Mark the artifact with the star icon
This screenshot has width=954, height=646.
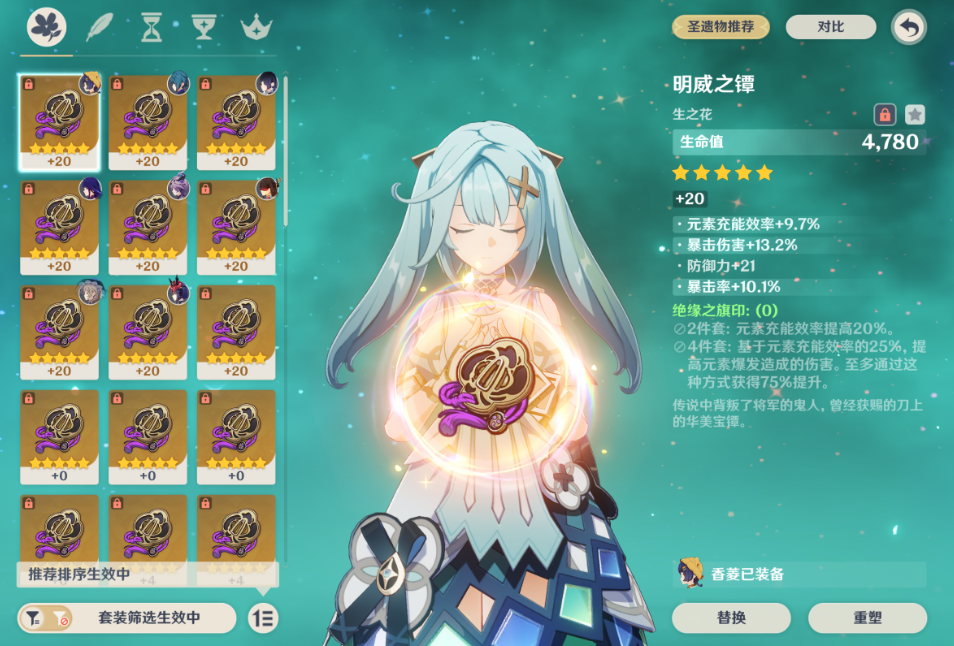click(x=914, y=114)
